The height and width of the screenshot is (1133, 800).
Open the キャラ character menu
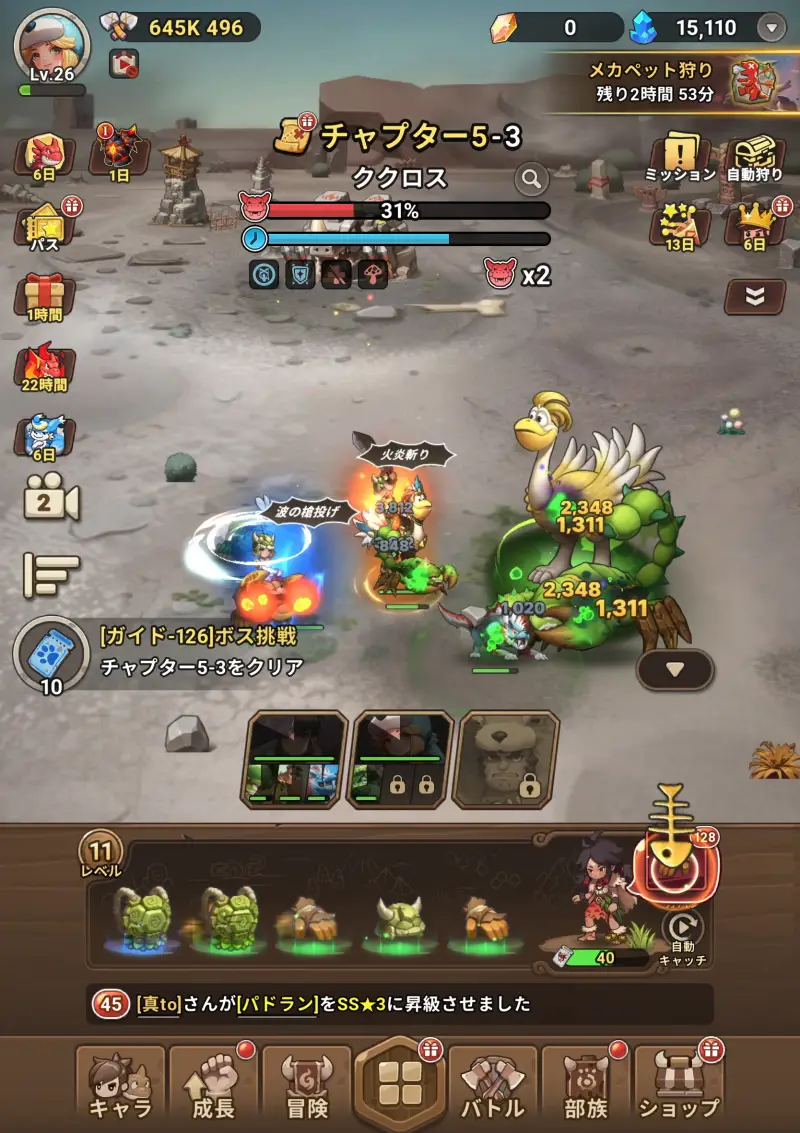120,1085
